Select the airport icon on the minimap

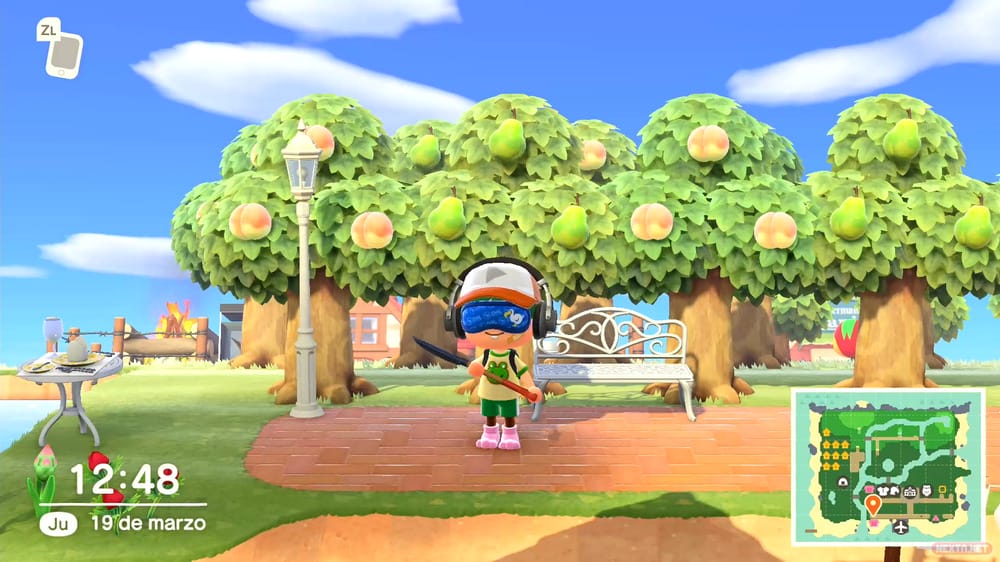(x=900, y=526)
